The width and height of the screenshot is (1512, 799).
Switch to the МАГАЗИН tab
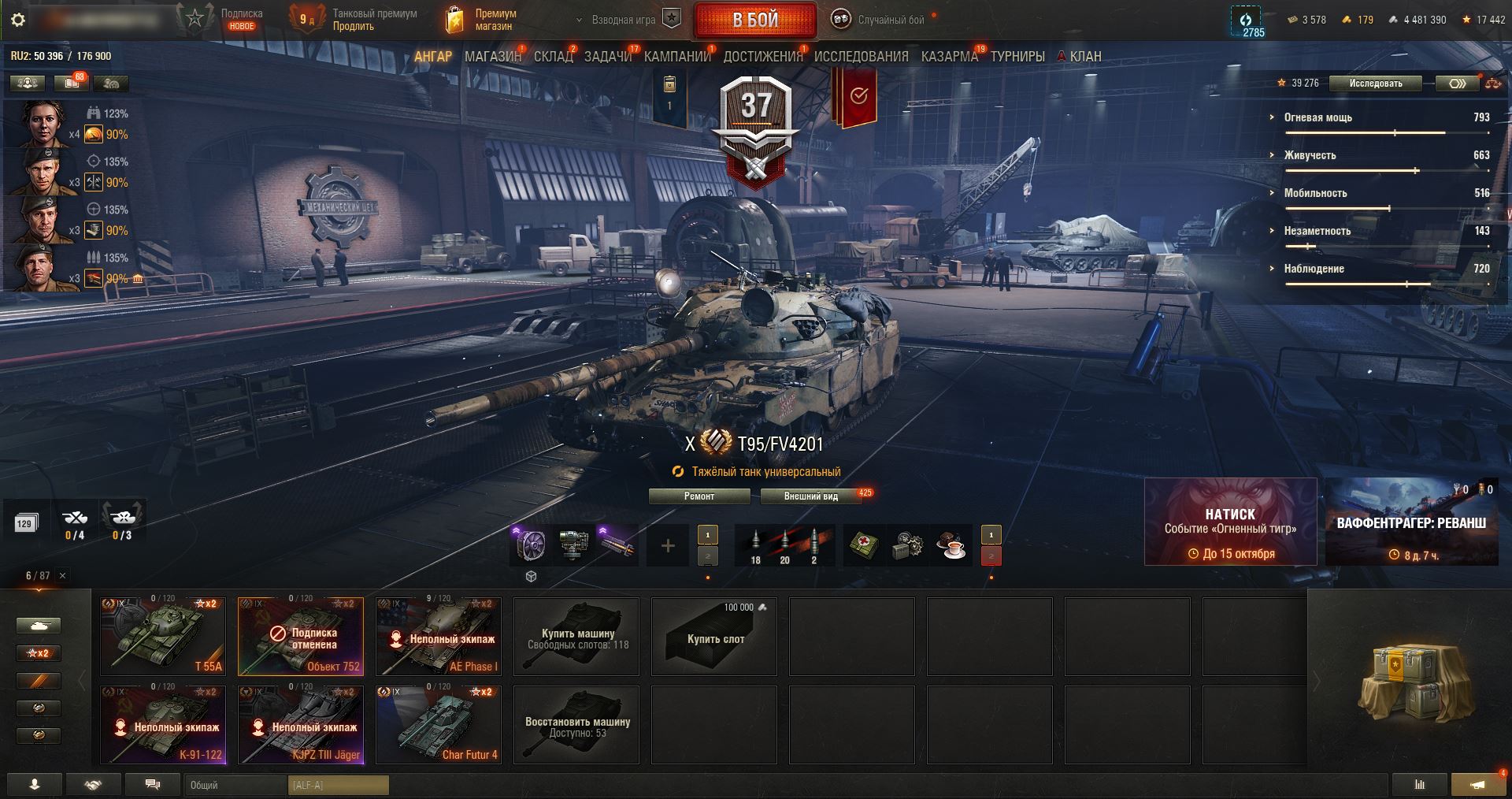click(x=492, y=57)
